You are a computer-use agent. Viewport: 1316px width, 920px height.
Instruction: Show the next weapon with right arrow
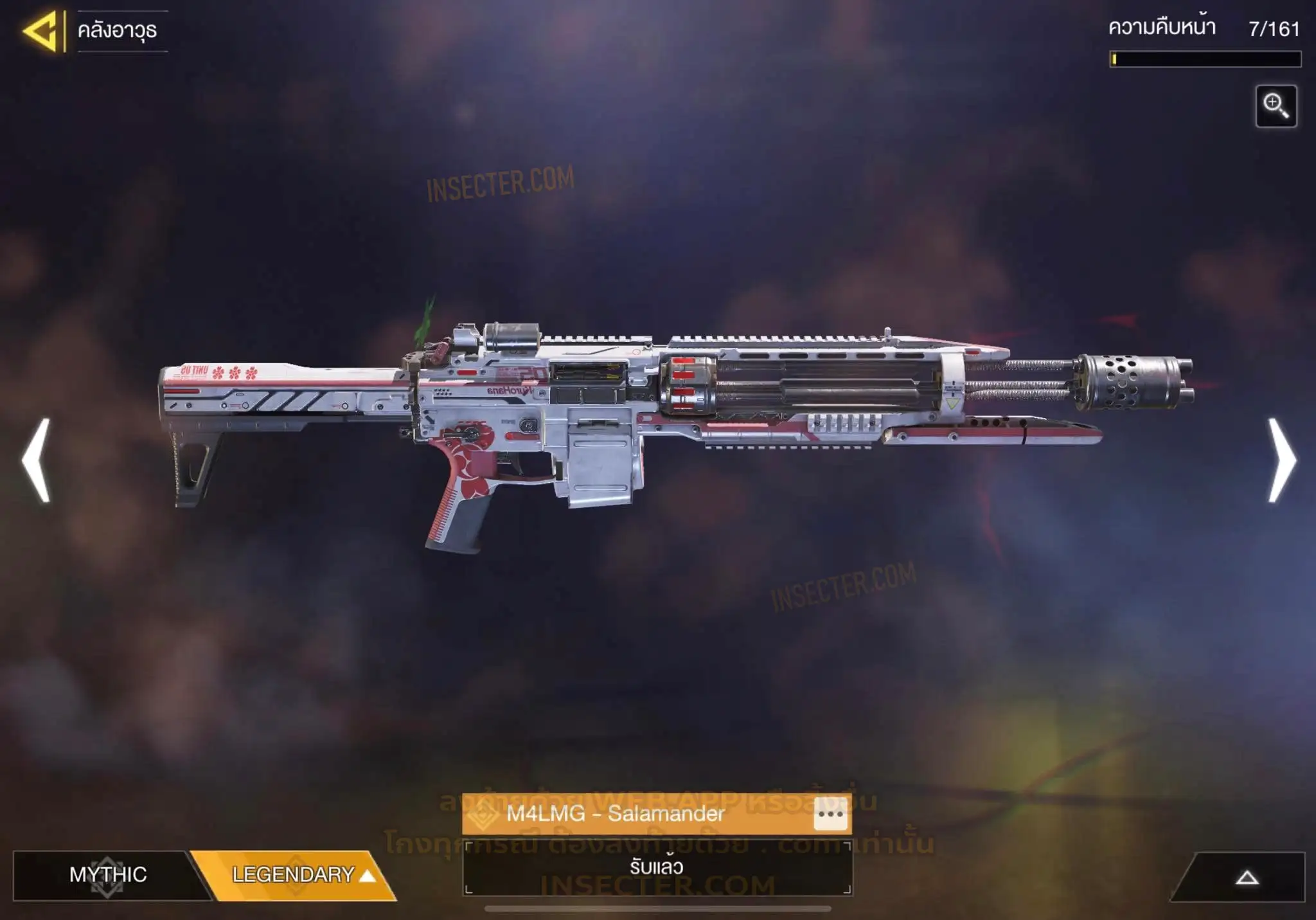1282,460
